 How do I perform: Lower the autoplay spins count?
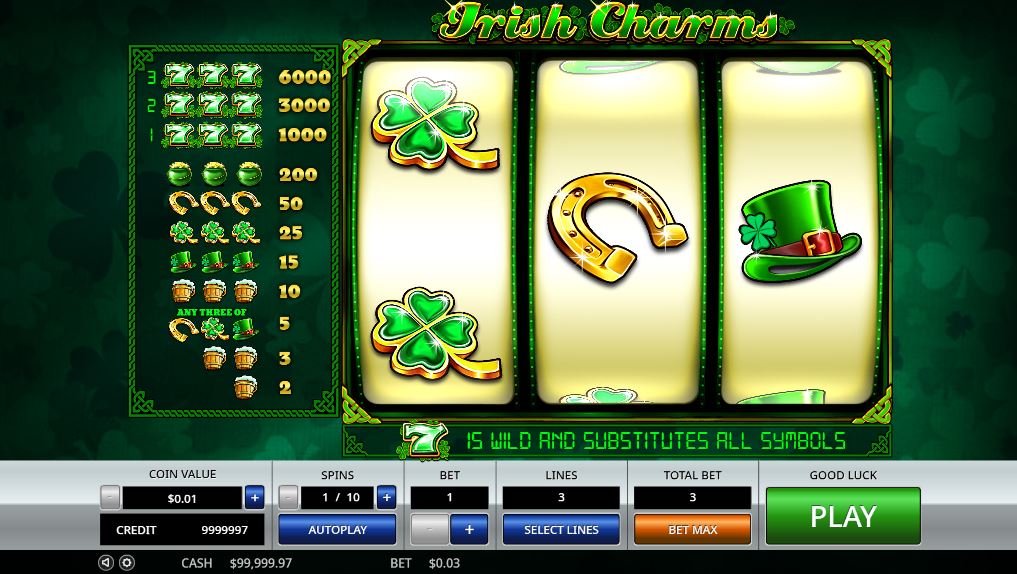(288, 497)
